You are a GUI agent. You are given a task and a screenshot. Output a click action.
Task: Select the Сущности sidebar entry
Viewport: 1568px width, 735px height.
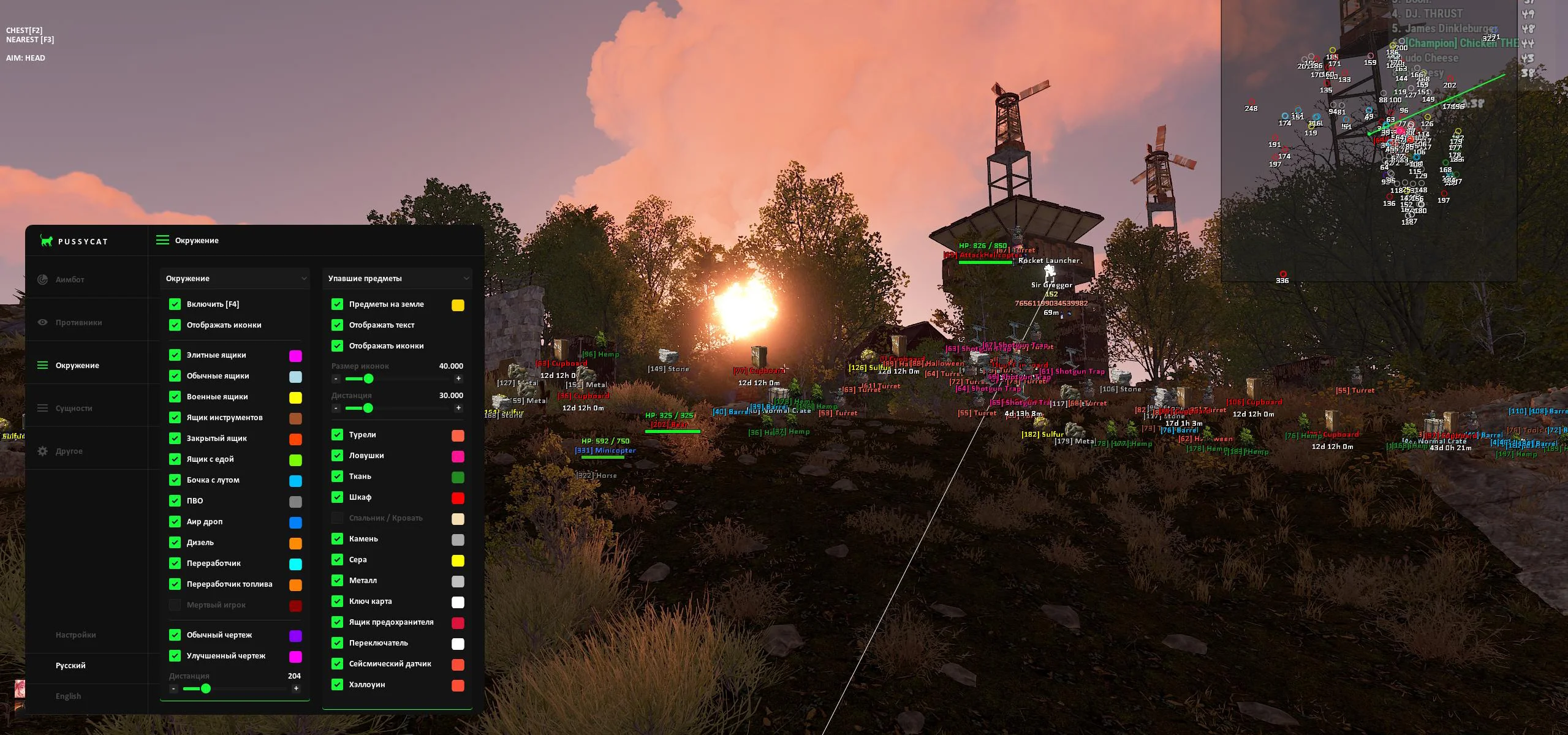click(x=74, y=408)
